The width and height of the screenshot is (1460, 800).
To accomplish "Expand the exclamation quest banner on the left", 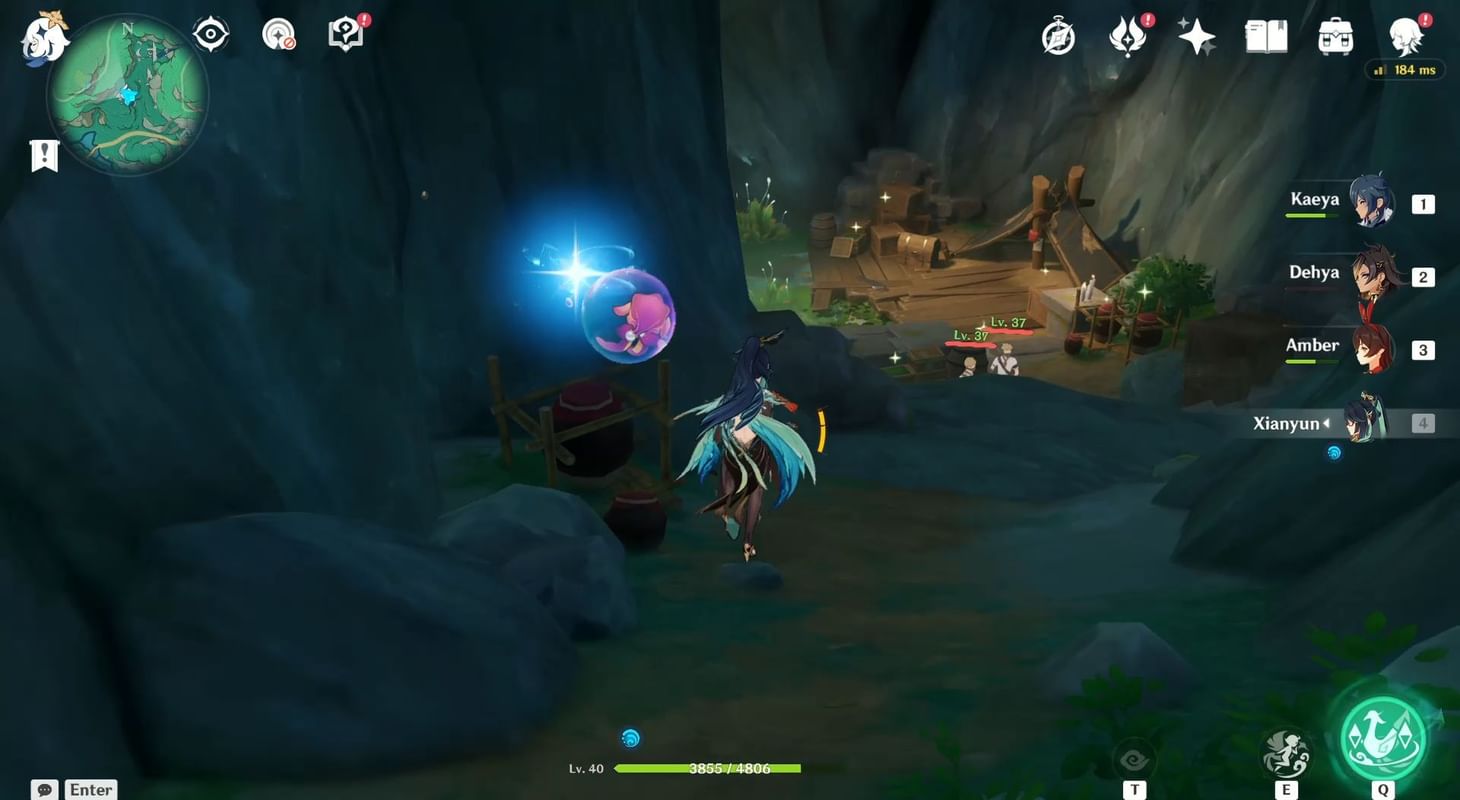I will coord(43,154).
